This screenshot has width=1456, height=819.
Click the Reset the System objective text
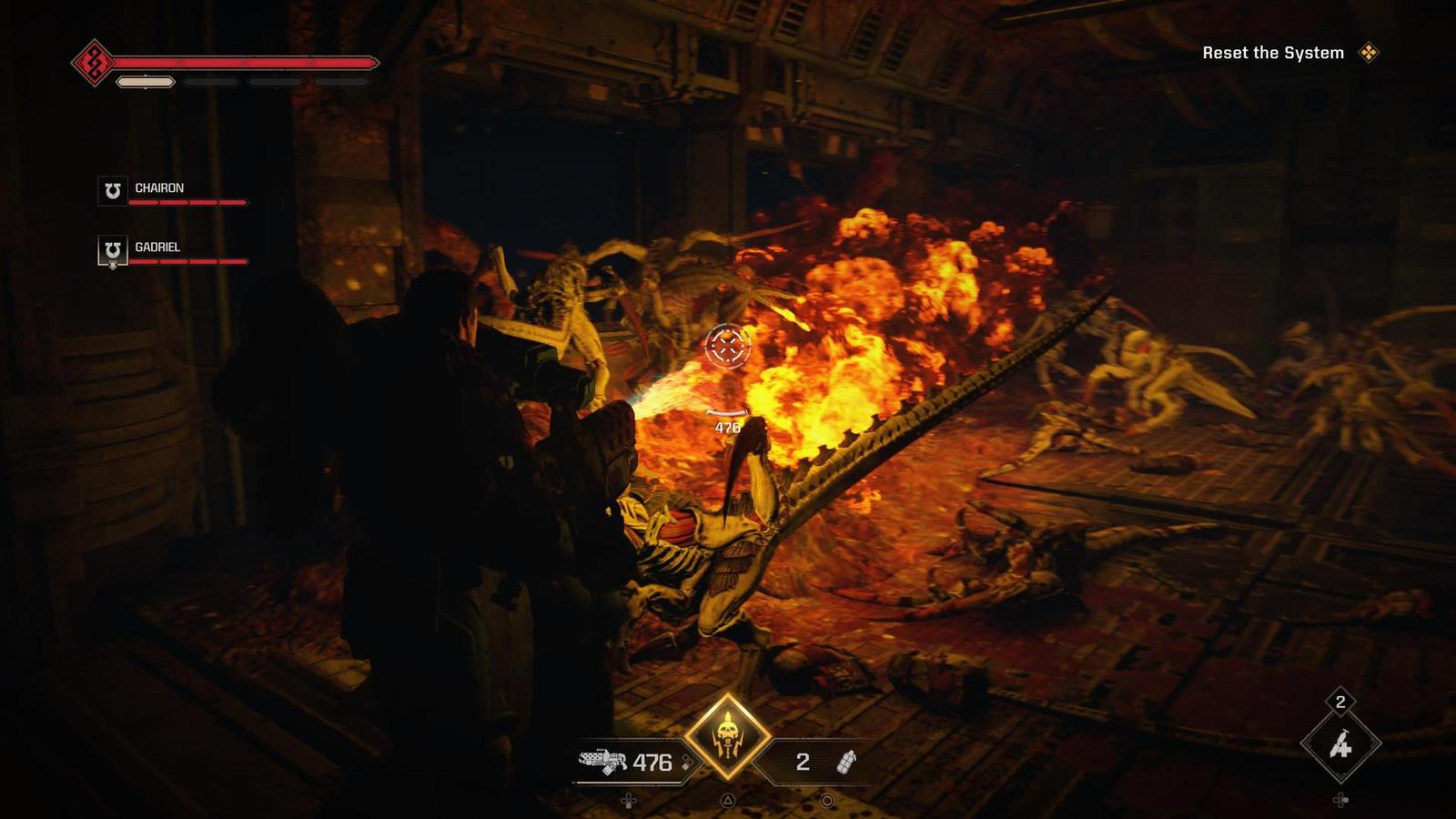(1272, 53)
